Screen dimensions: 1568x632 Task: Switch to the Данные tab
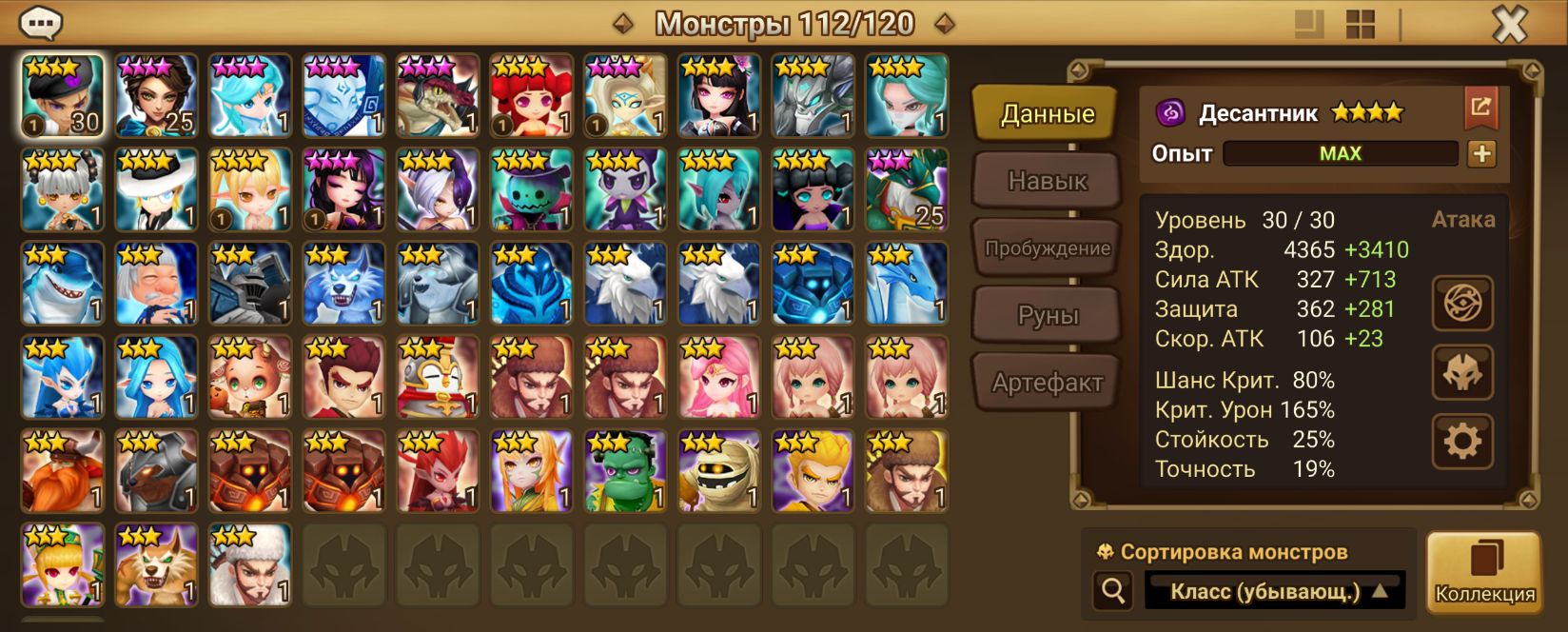click(x=1047, y=114)
